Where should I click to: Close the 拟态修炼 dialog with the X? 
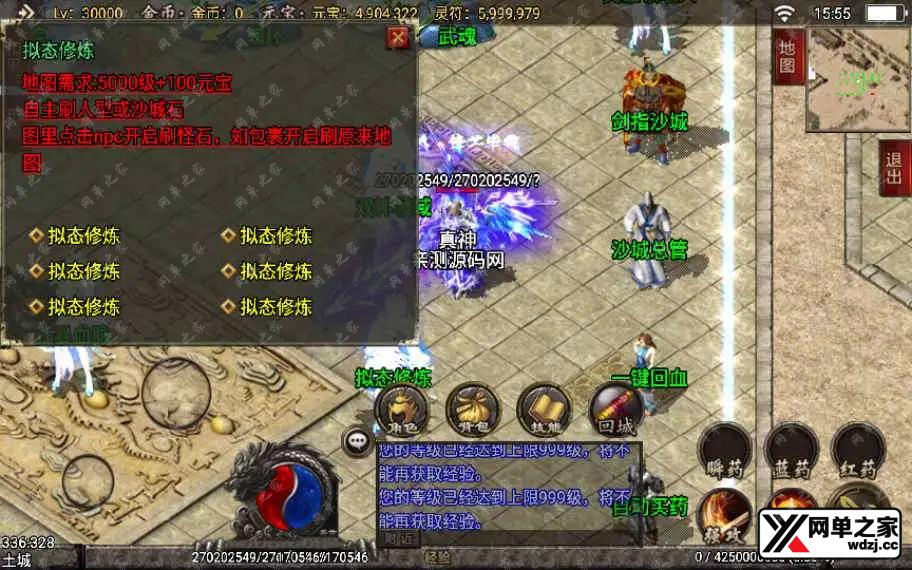(x=398, y=38)
